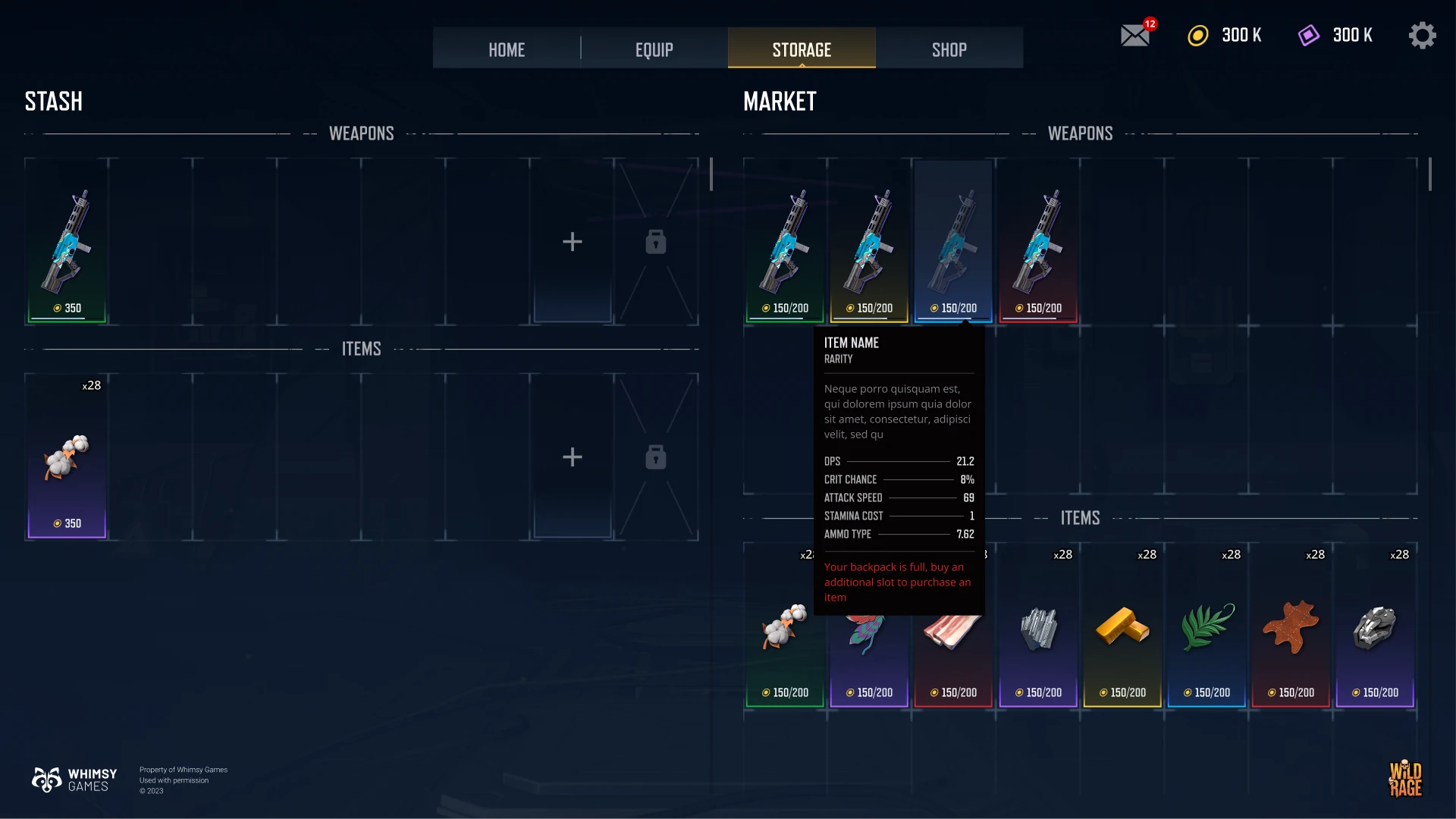
Task: Select the stash cotton item stack
Action: (67, 457)
